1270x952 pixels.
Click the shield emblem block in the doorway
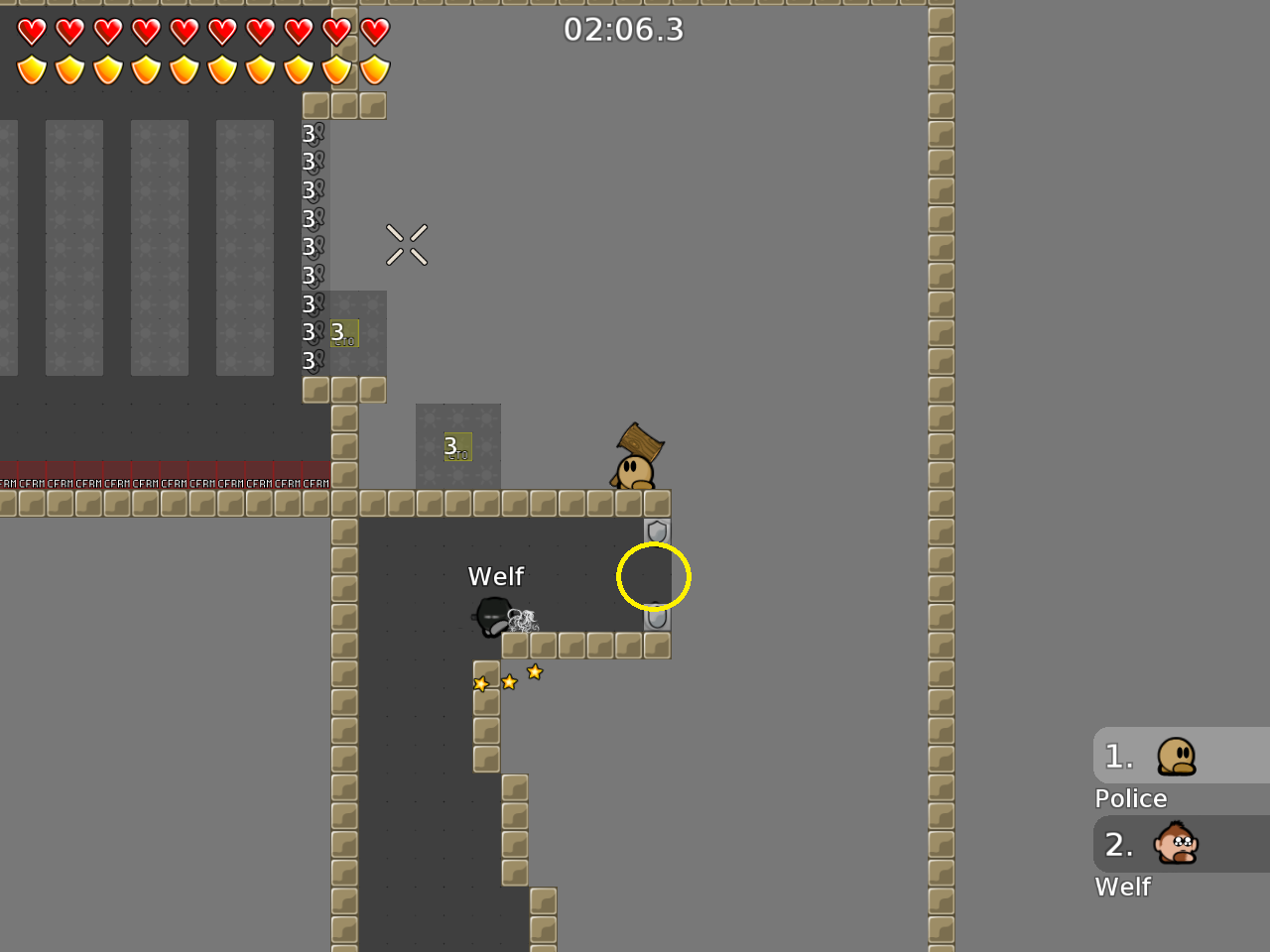click(x=655, y=531)
